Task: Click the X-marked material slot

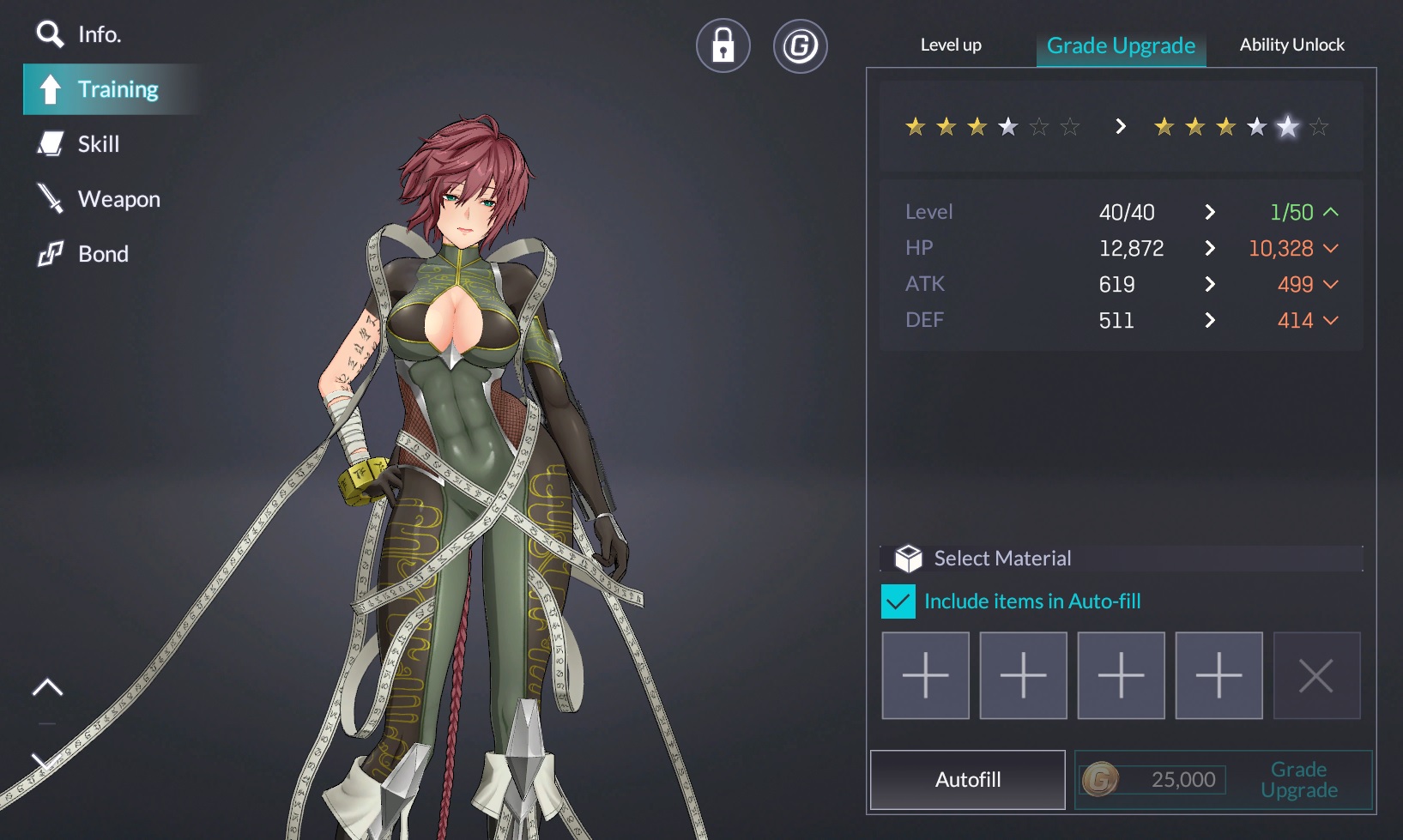Action: 1316,675
